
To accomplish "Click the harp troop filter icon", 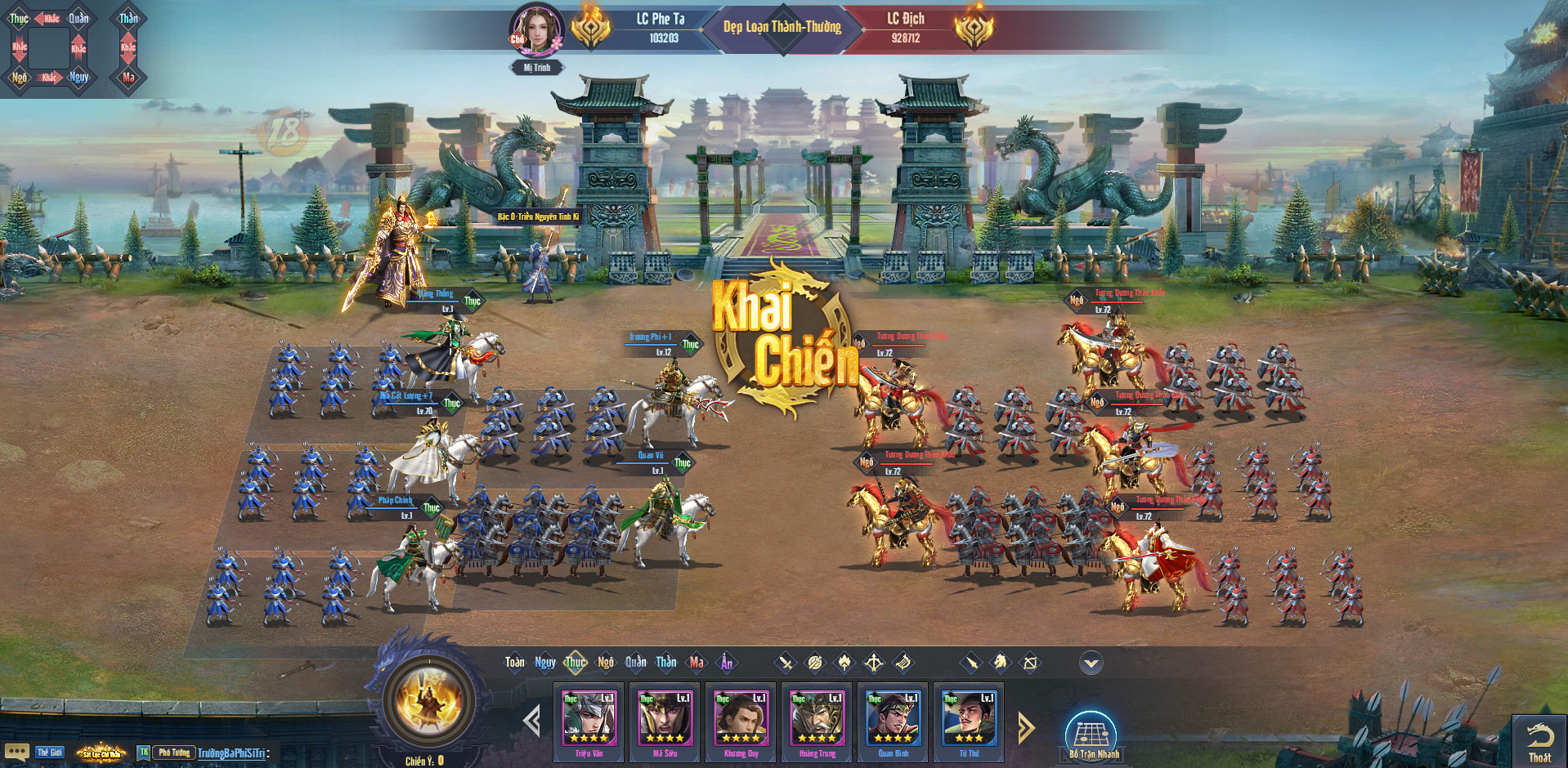I will click(x=902, y=663).
